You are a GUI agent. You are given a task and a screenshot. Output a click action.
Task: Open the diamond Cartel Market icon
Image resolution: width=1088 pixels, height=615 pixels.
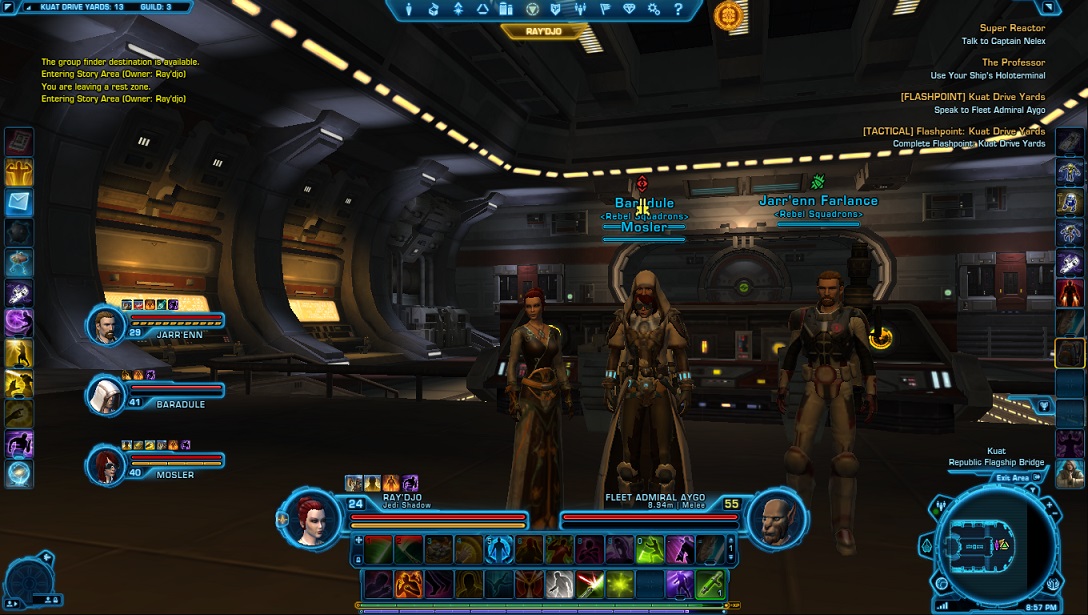coord(629,9)
